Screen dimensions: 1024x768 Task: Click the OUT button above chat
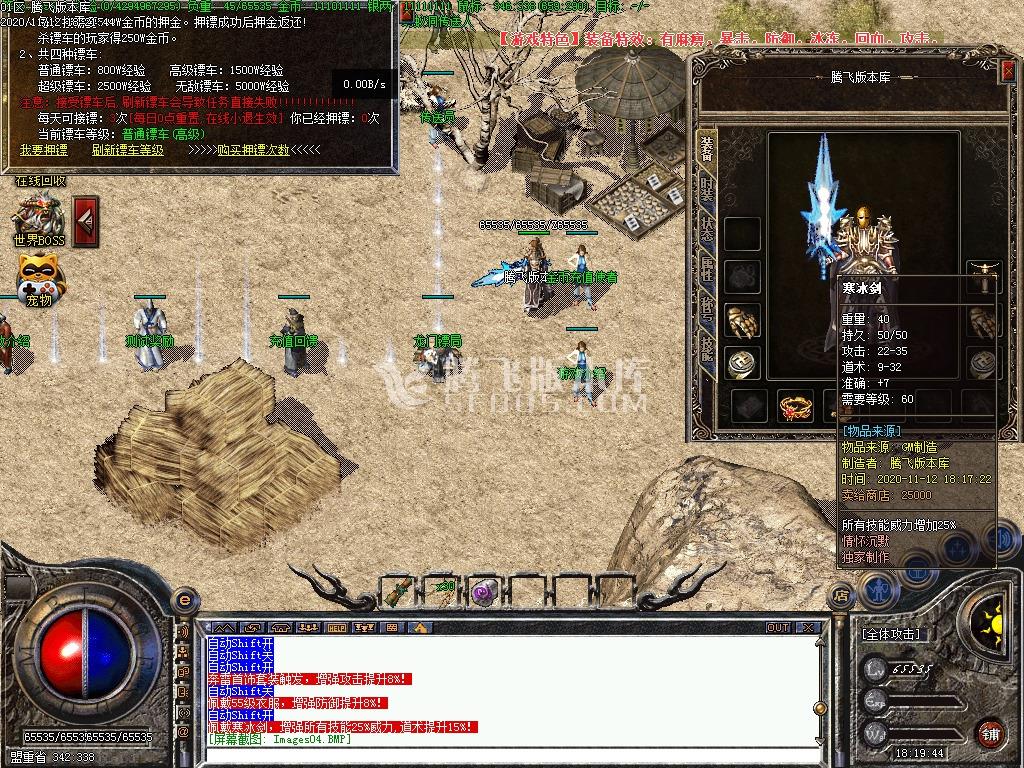(x=778, y=628)
